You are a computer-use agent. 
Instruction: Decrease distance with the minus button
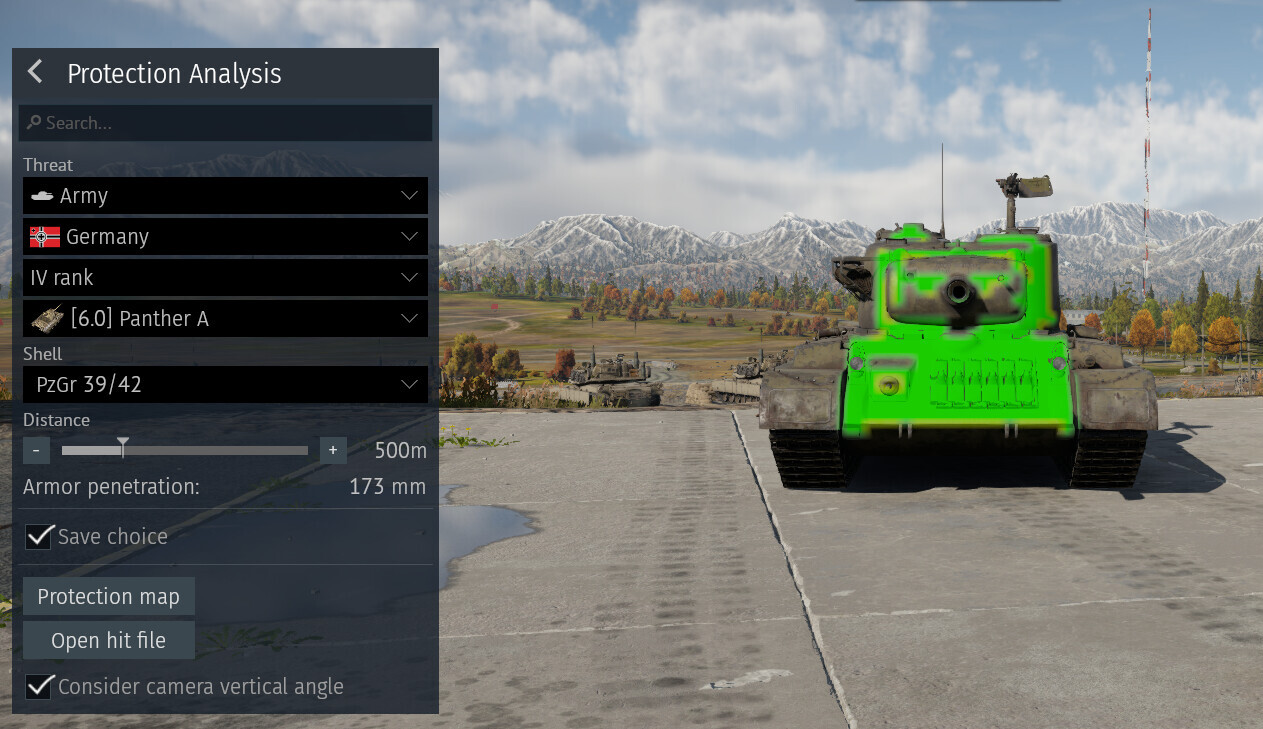coord(36,450)
